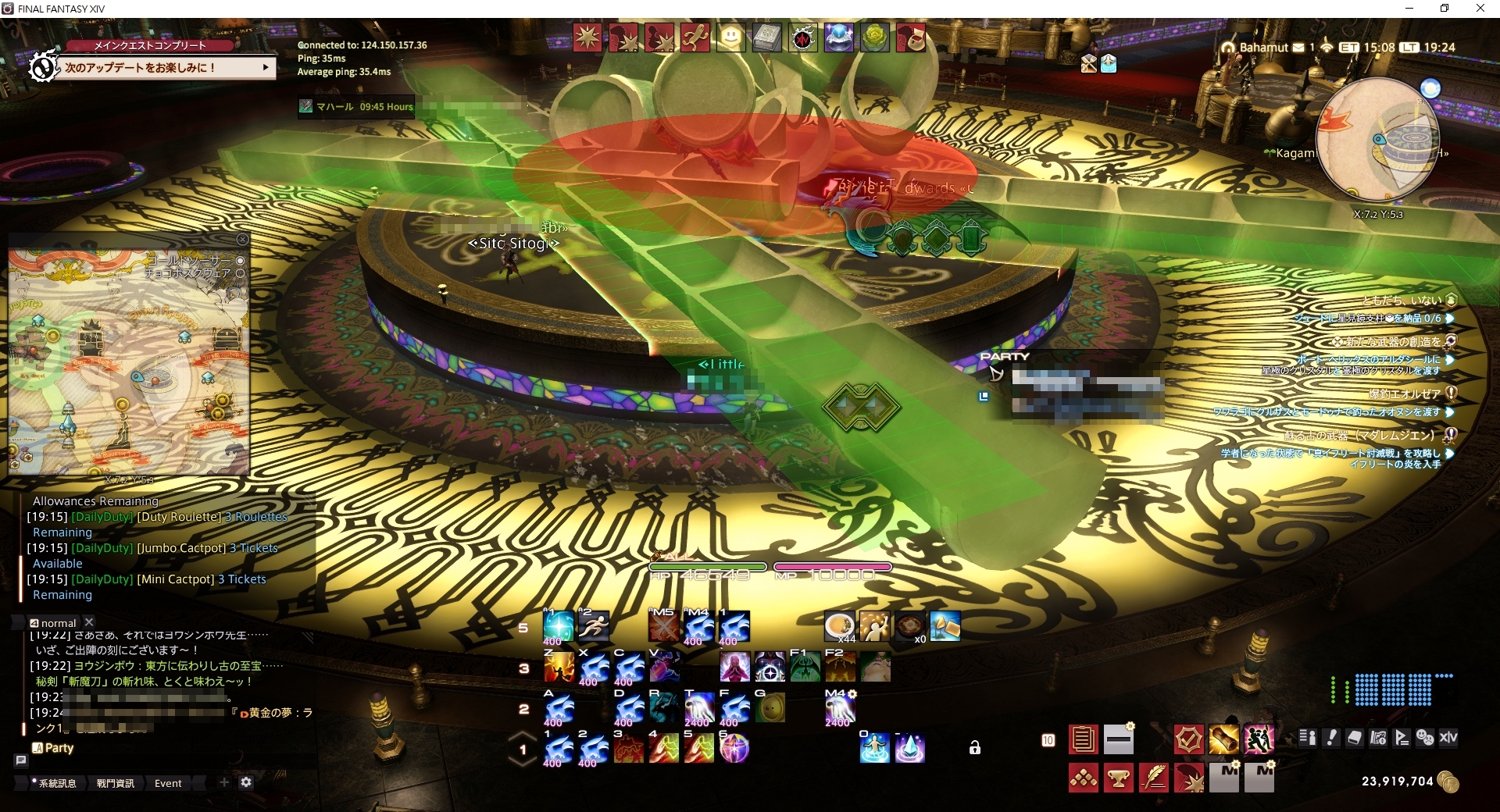This screenshot has width=1500, height=812.
Task: Maximize the Final Fantasy XIV window
Action: pos(1445,9)
